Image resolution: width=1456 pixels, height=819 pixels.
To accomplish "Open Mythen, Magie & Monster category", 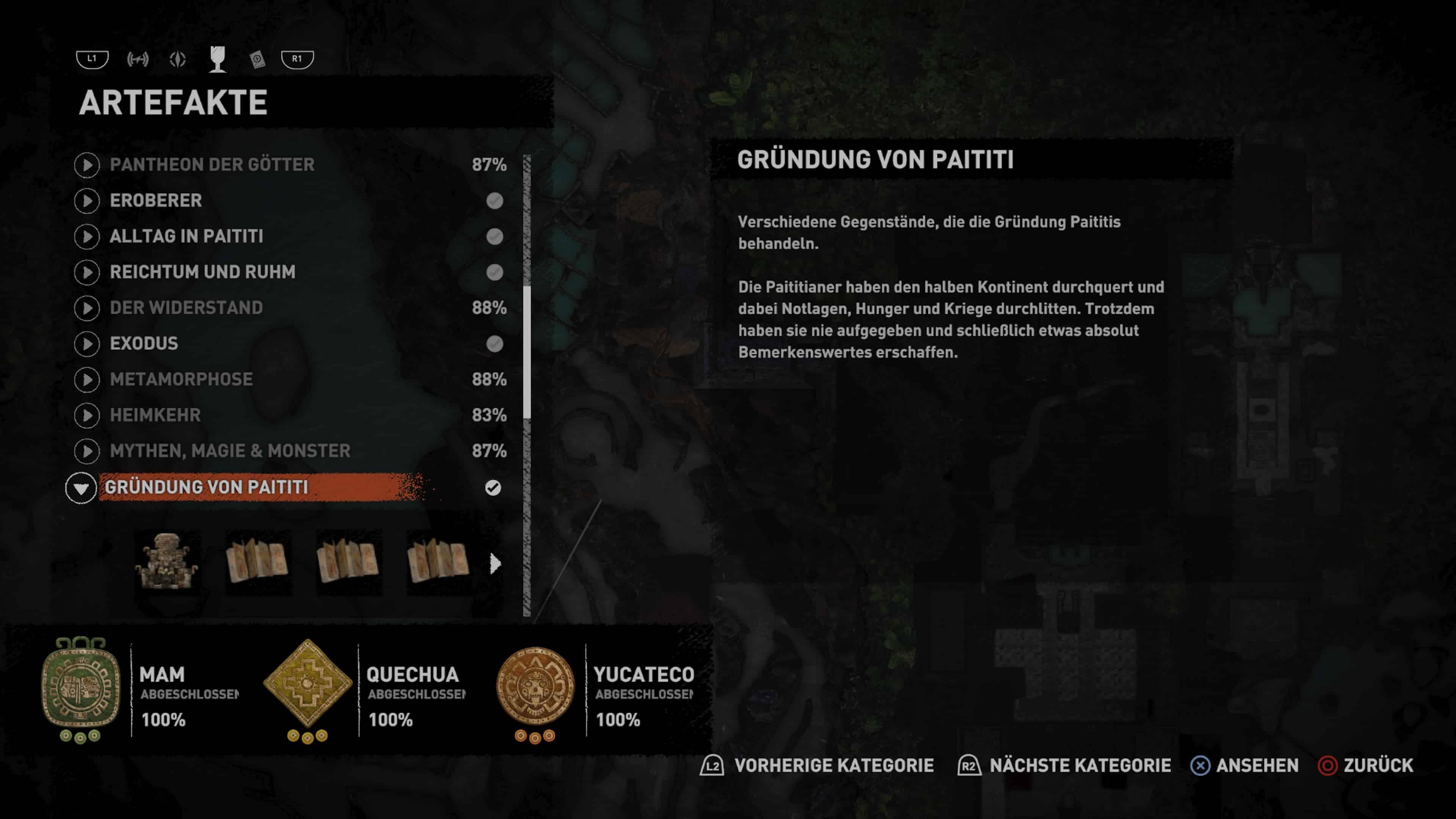I will point(230,451).
